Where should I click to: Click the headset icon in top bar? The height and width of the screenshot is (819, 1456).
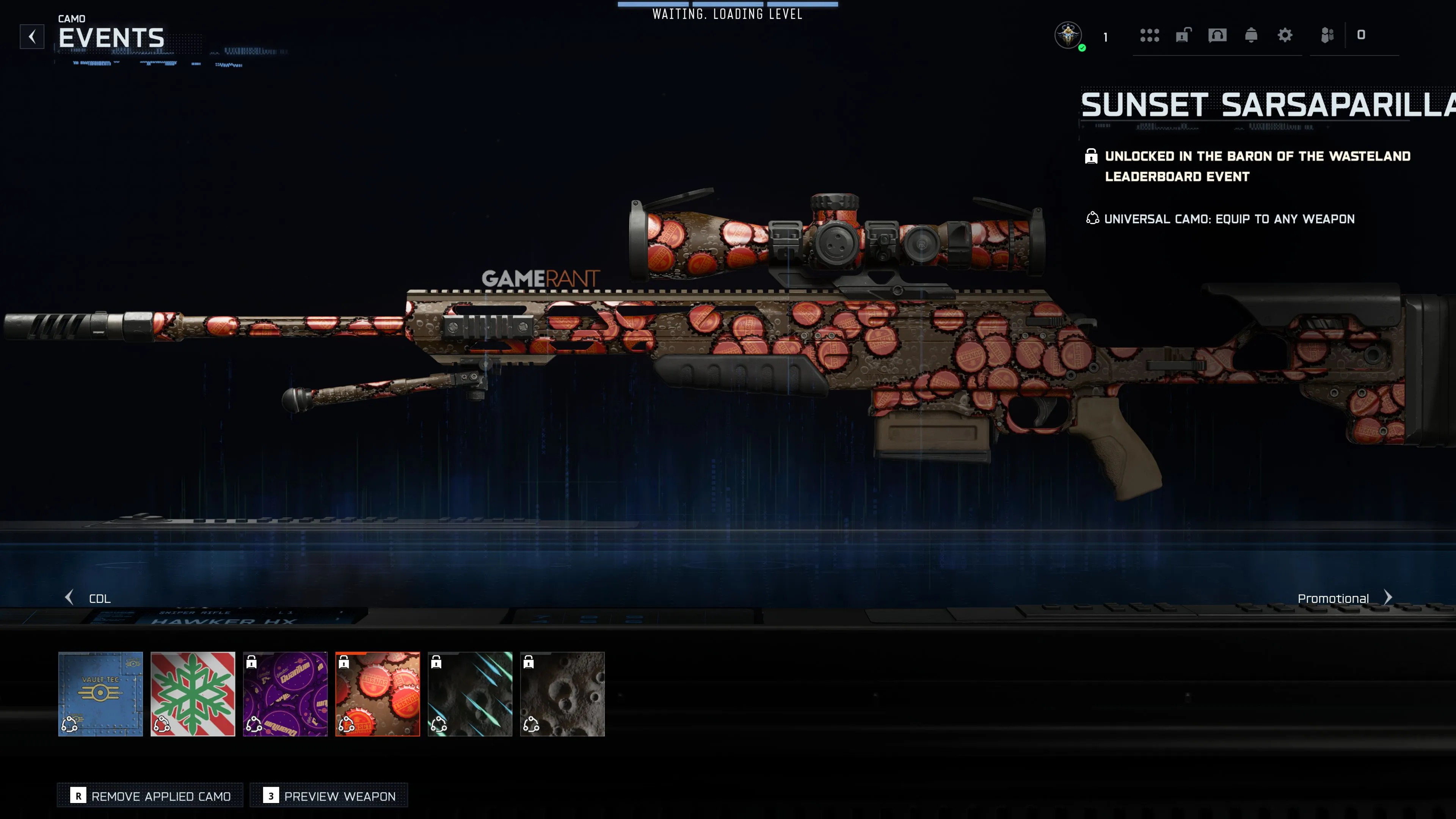pos(1217,36)
